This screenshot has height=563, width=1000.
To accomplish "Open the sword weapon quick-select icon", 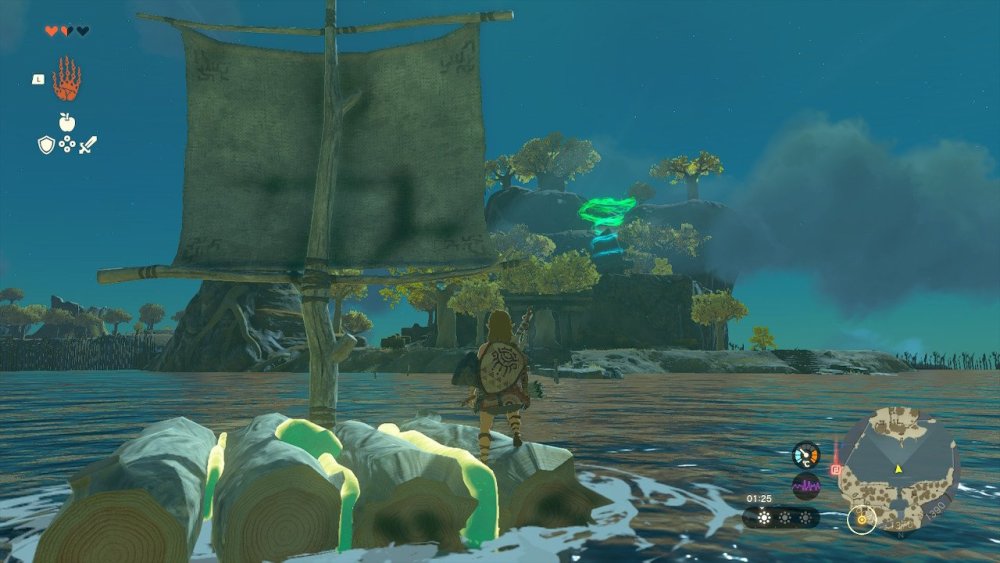I will [88, 145].
